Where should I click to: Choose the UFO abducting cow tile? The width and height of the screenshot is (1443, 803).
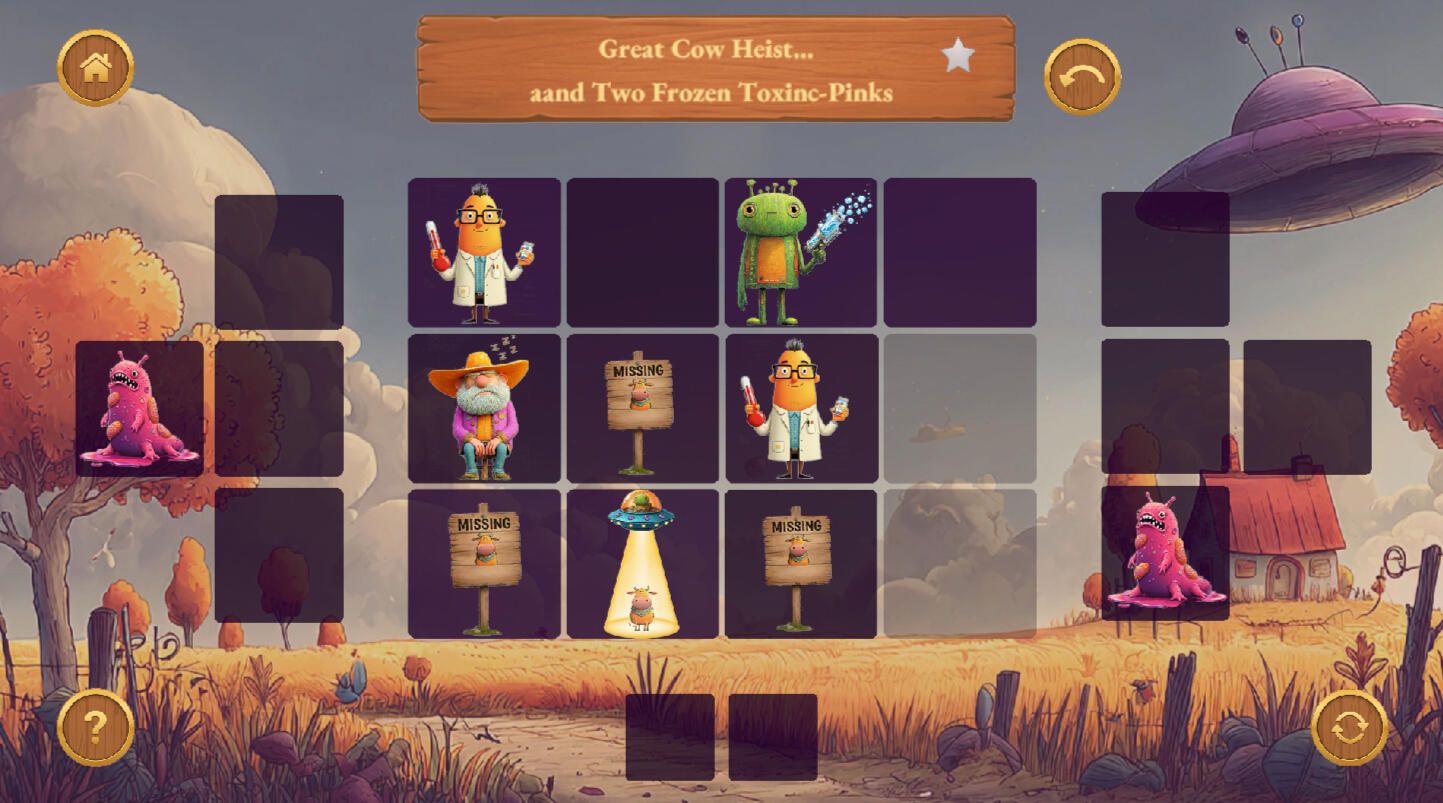point(642,563)
